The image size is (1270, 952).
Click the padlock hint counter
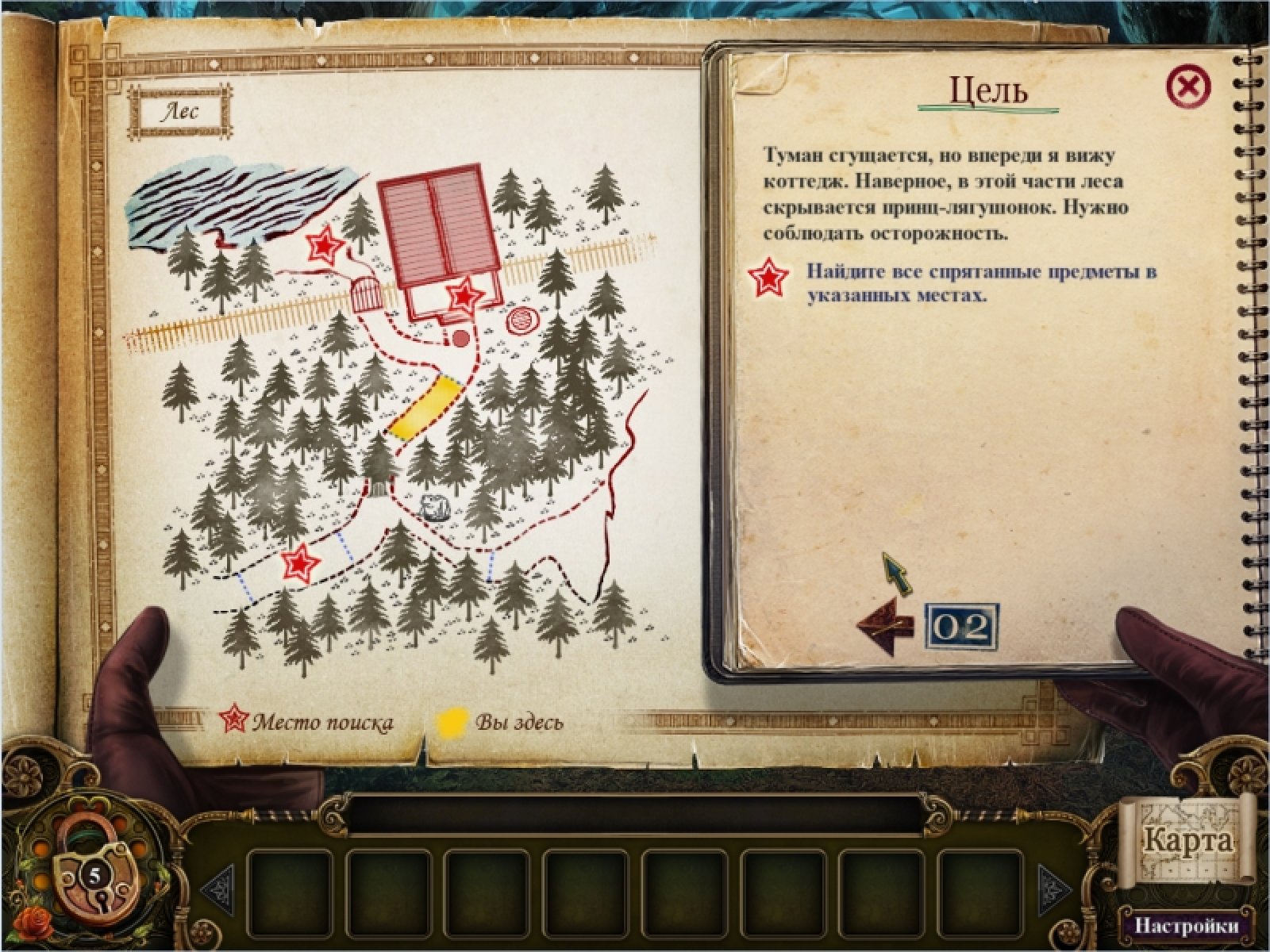click(x=94, y=877)
